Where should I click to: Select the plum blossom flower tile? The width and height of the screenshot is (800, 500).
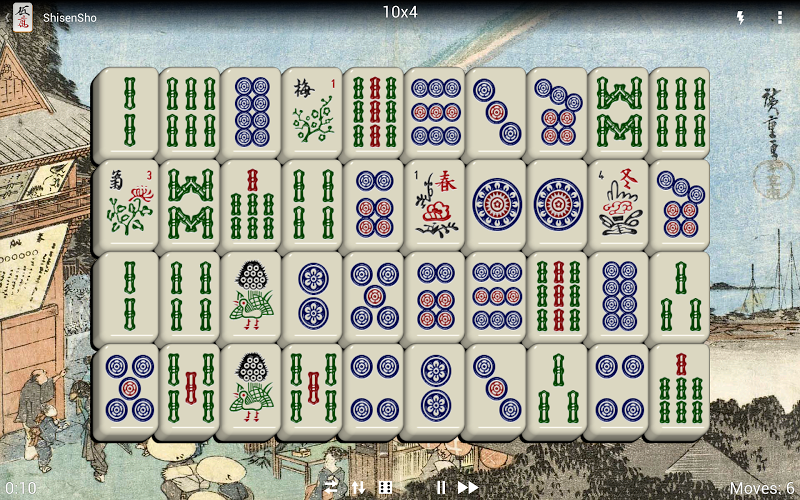[x=313, y=111]
